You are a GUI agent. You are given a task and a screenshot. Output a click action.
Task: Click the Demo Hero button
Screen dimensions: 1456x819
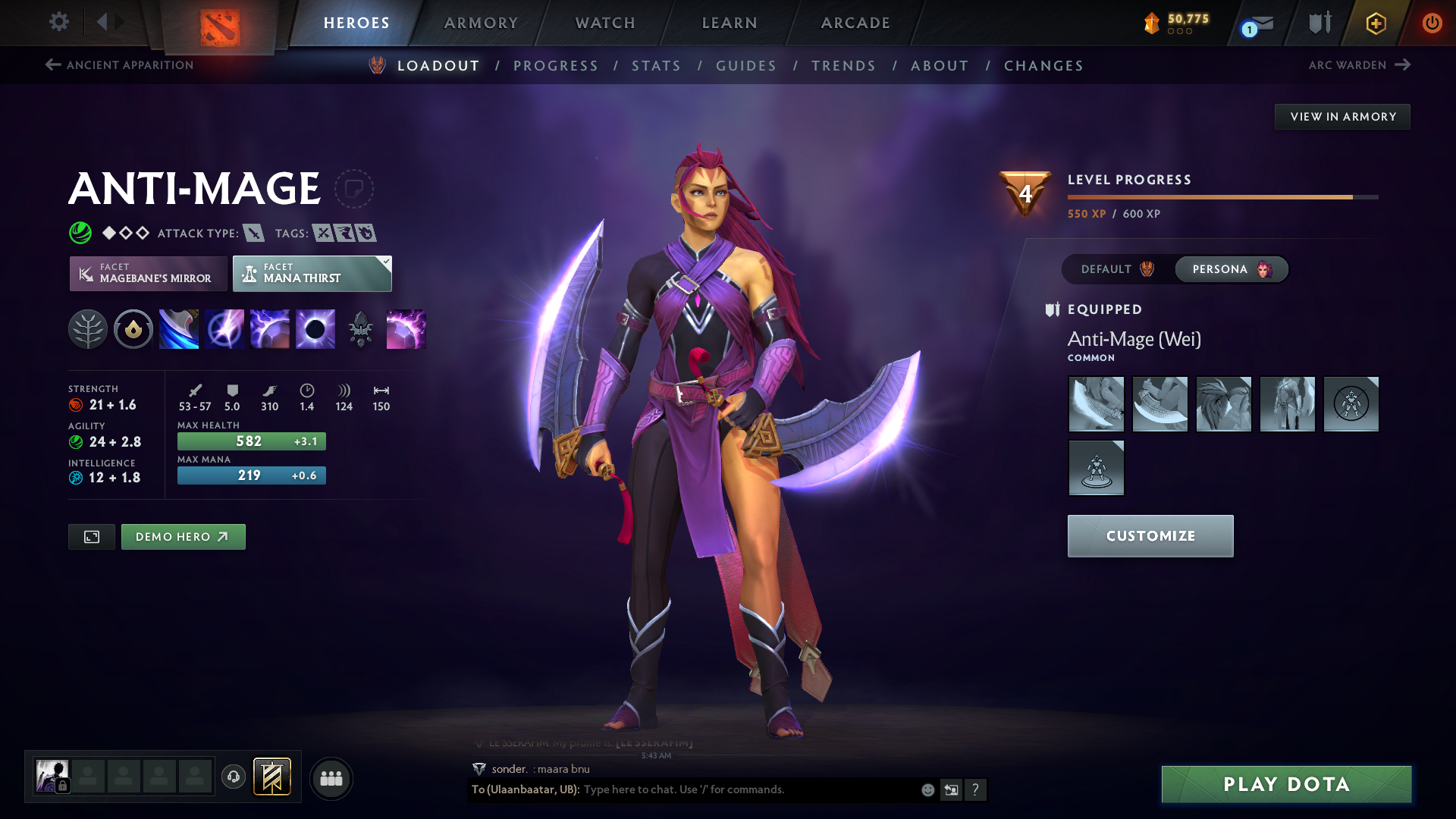click(x=183, y=536)
